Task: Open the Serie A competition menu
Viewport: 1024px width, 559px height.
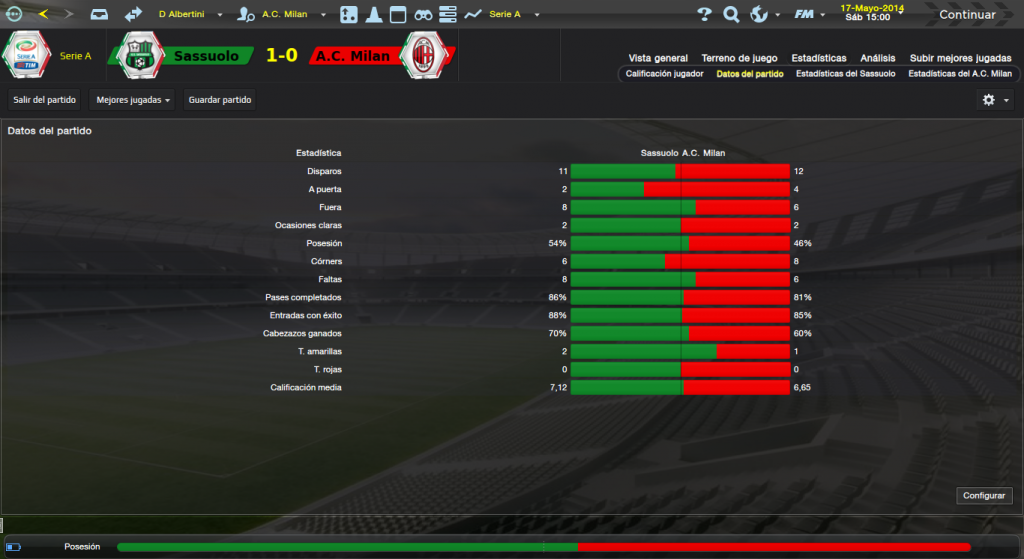Action: tap(510, 15)
